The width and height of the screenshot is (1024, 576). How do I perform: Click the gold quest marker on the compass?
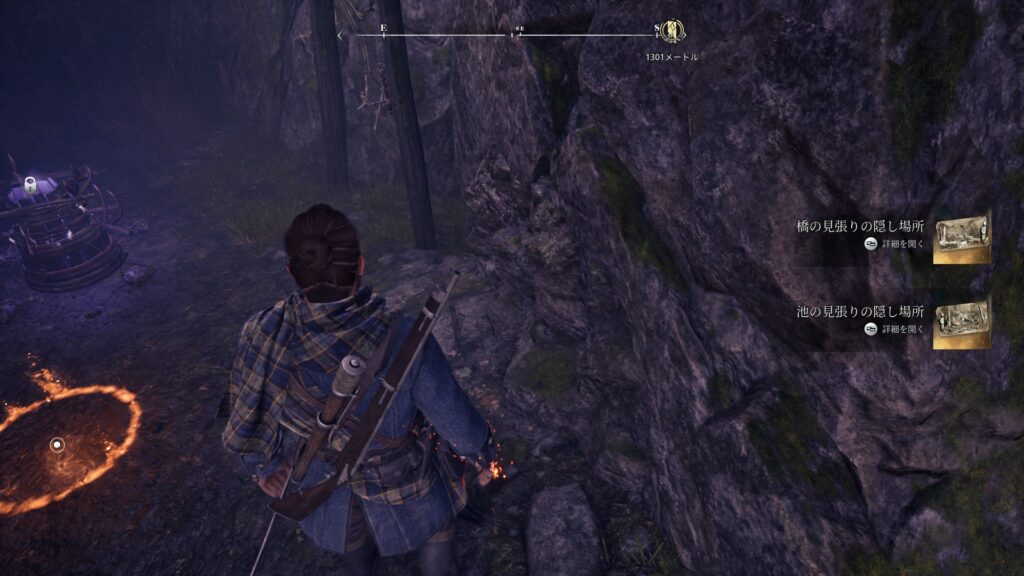(x=673, y=32)
